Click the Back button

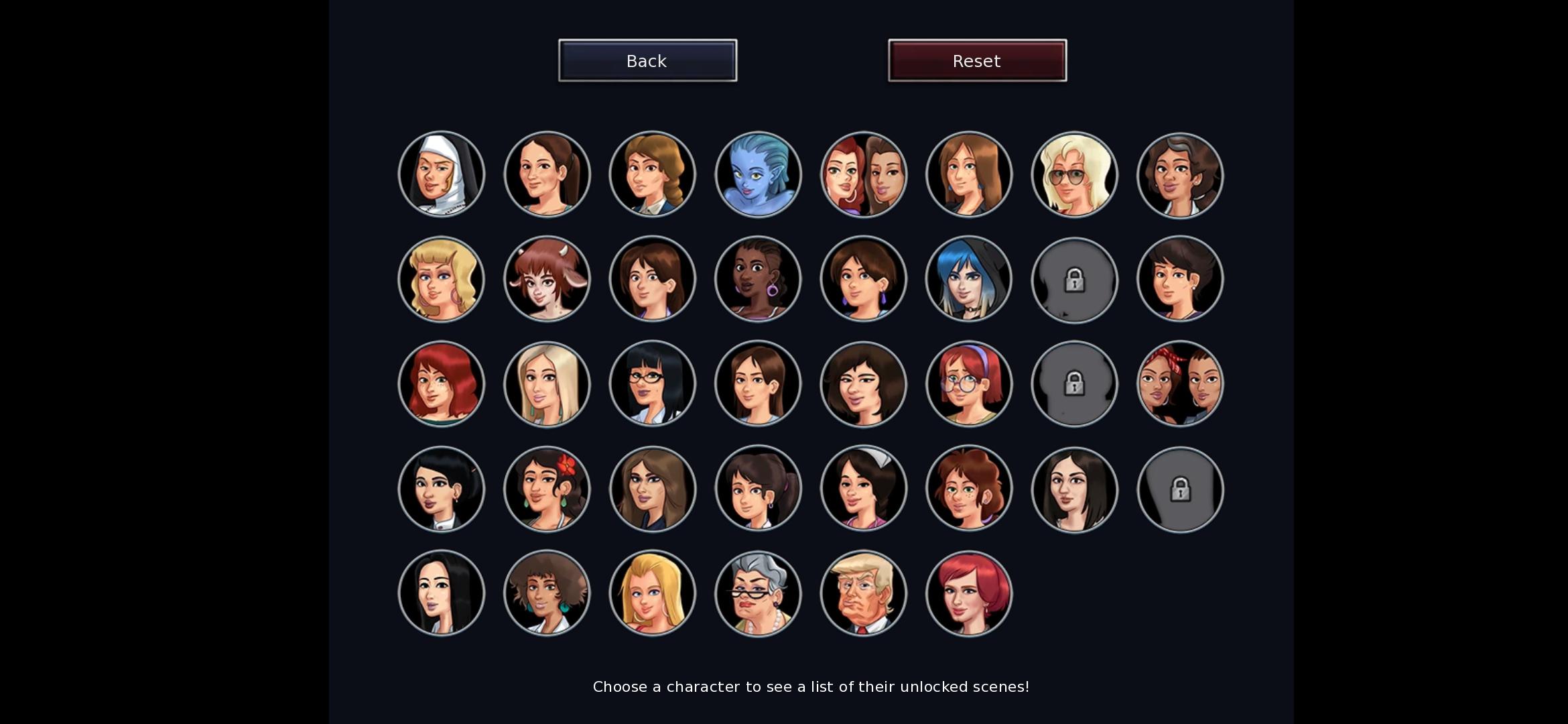(x=647, y=60)
